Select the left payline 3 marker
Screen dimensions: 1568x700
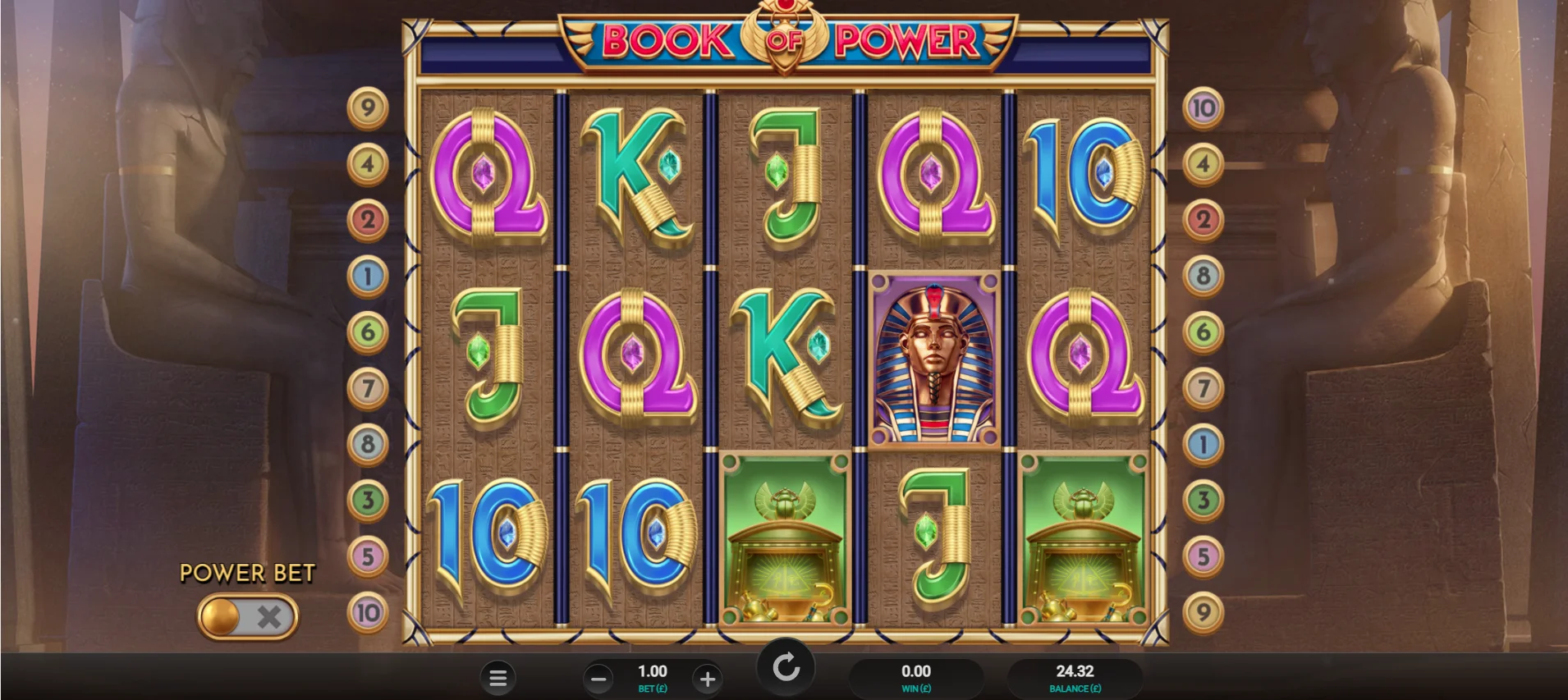368,500
